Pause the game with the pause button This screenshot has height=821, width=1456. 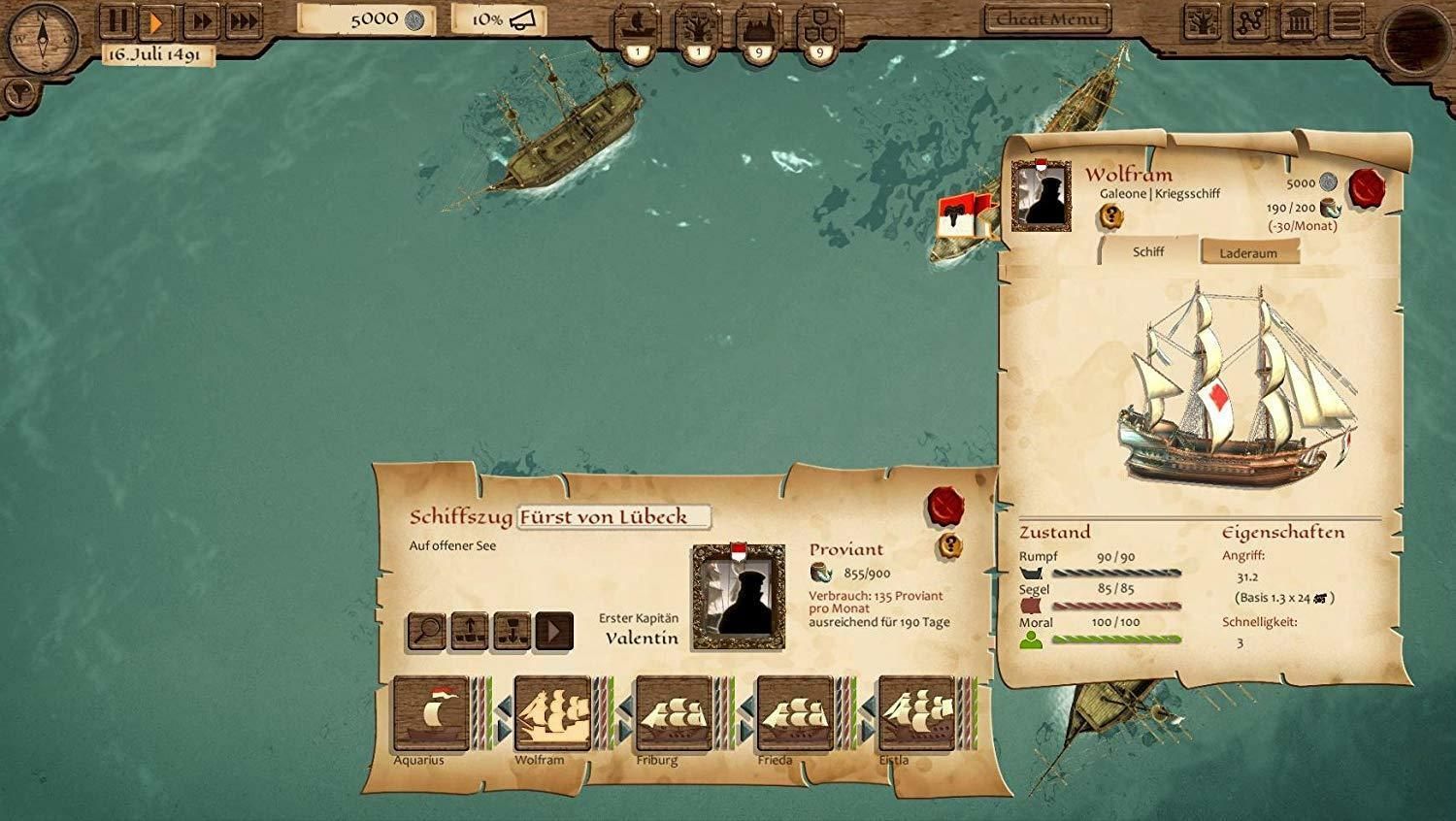[x=117, y=21]
